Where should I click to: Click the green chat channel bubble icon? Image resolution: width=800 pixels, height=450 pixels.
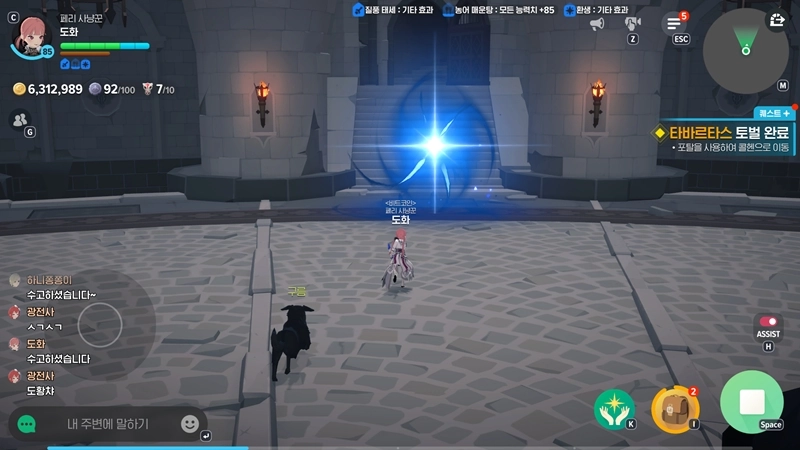[27, 424]
